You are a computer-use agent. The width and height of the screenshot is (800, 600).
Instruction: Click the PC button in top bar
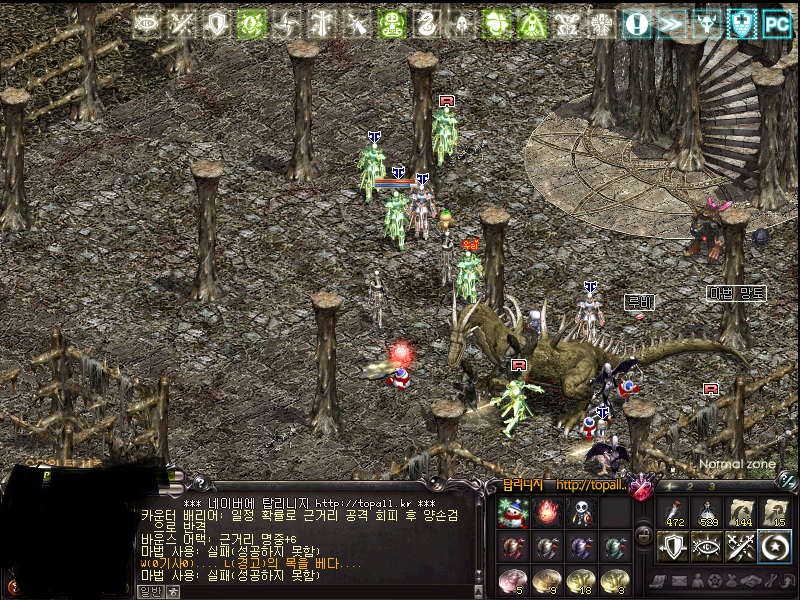tap(777, 23)
